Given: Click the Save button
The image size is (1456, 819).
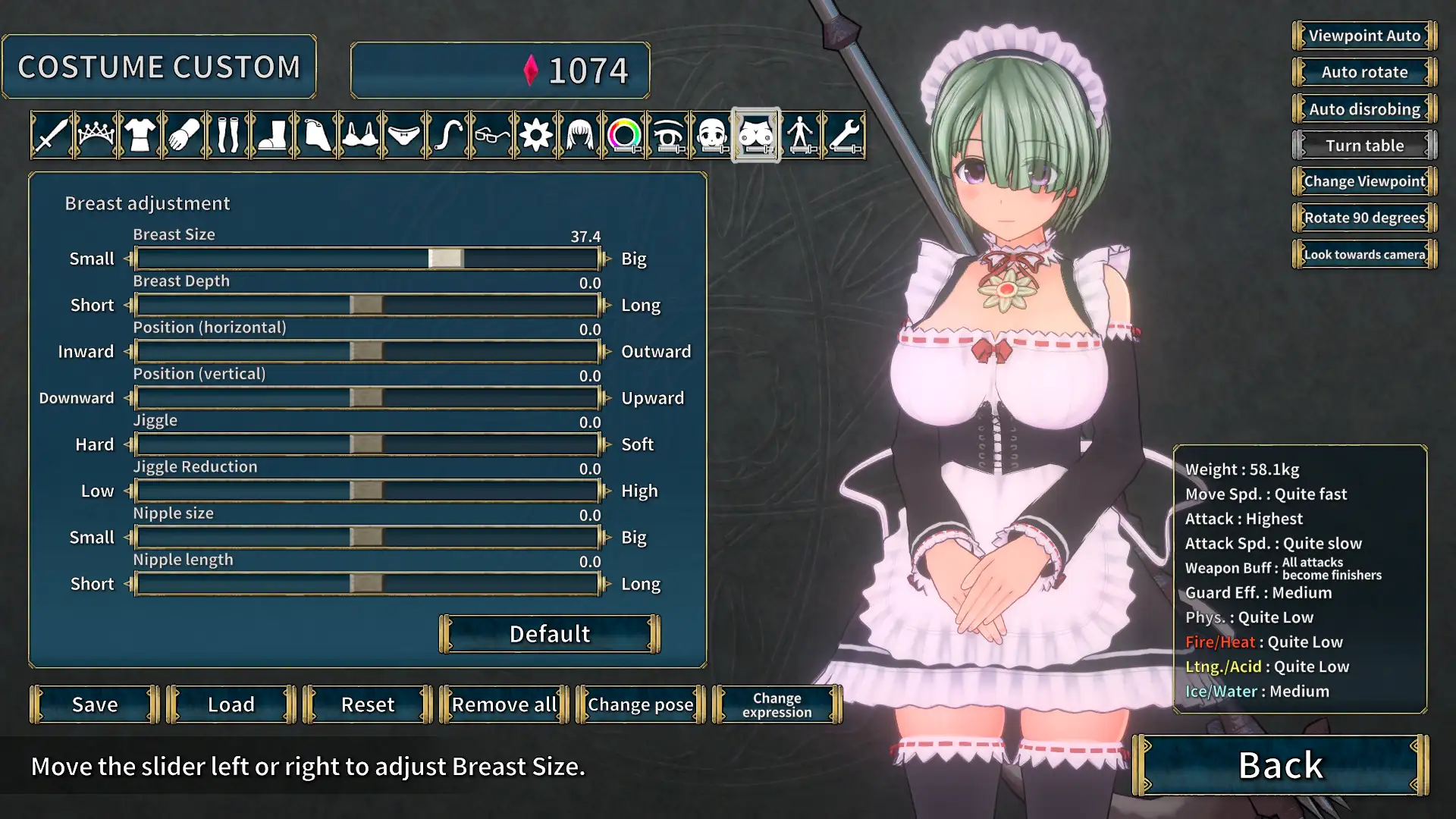Looking at the screenshot, I should click(95, 704).
